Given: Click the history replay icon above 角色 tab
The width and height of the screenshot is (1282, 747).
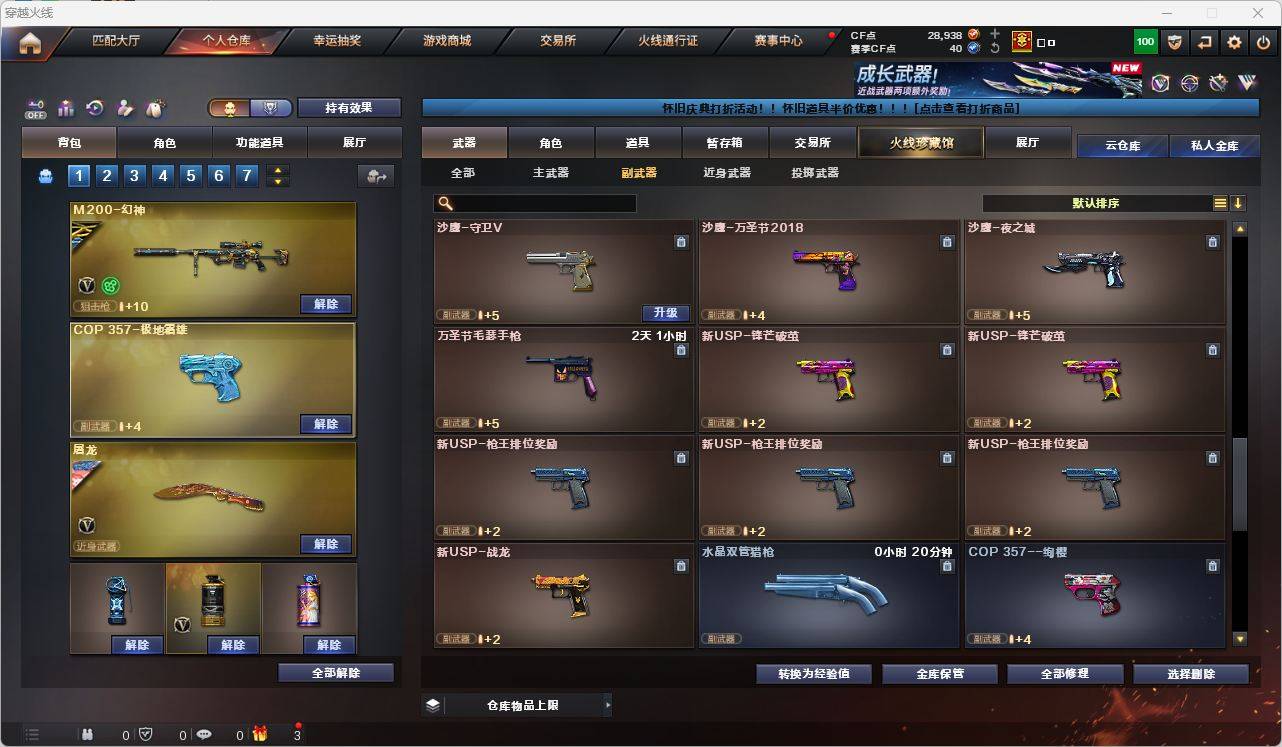Looking at the screenshot, I should point(93,109).
